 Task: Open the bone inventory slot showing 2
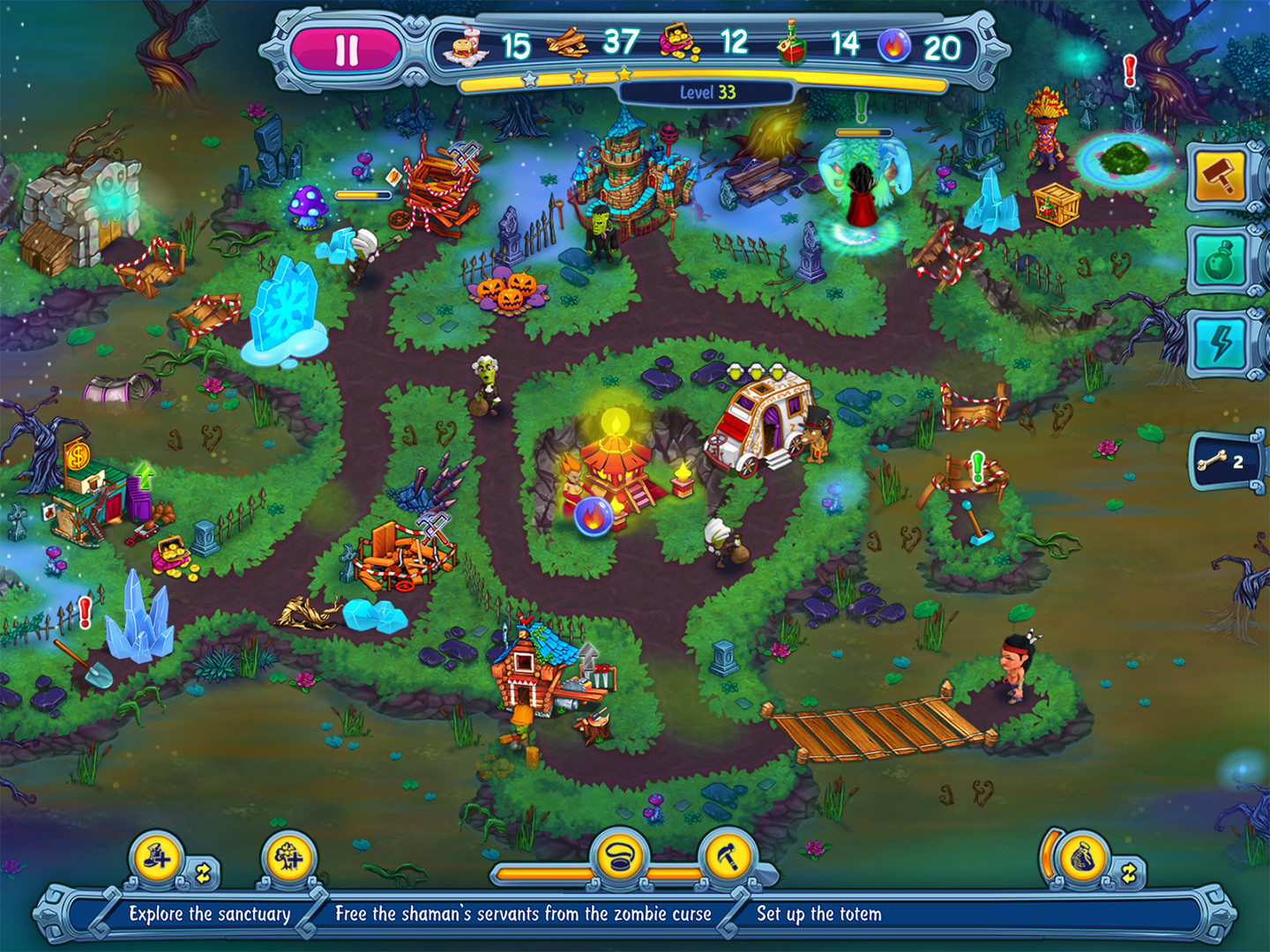tap(1228, 460)
